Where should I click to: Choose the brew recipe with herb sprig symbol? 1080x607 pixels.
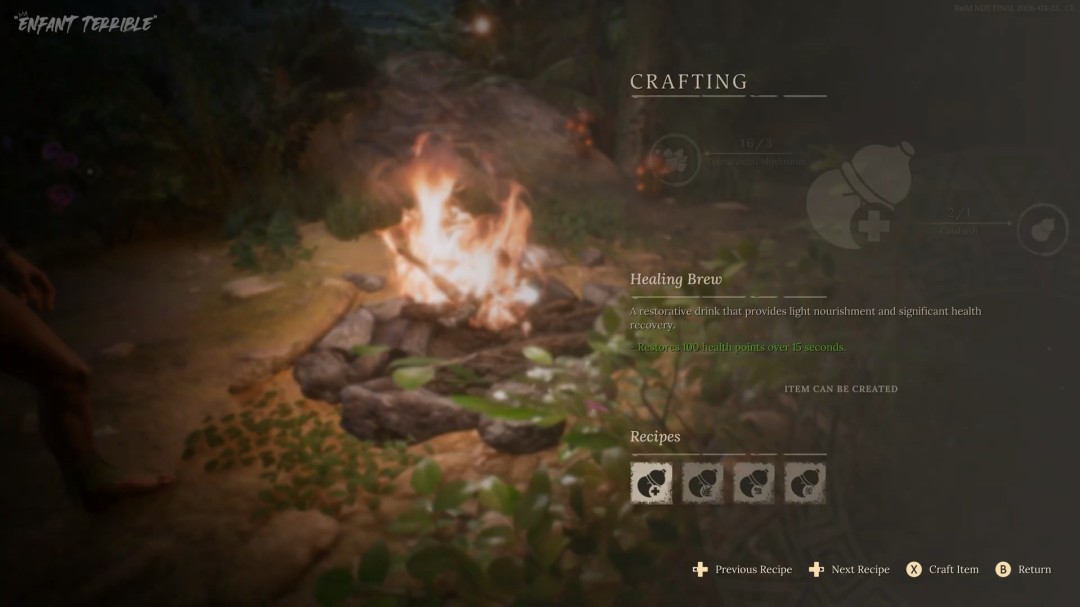pyautogui.click(x=702, y=483)
